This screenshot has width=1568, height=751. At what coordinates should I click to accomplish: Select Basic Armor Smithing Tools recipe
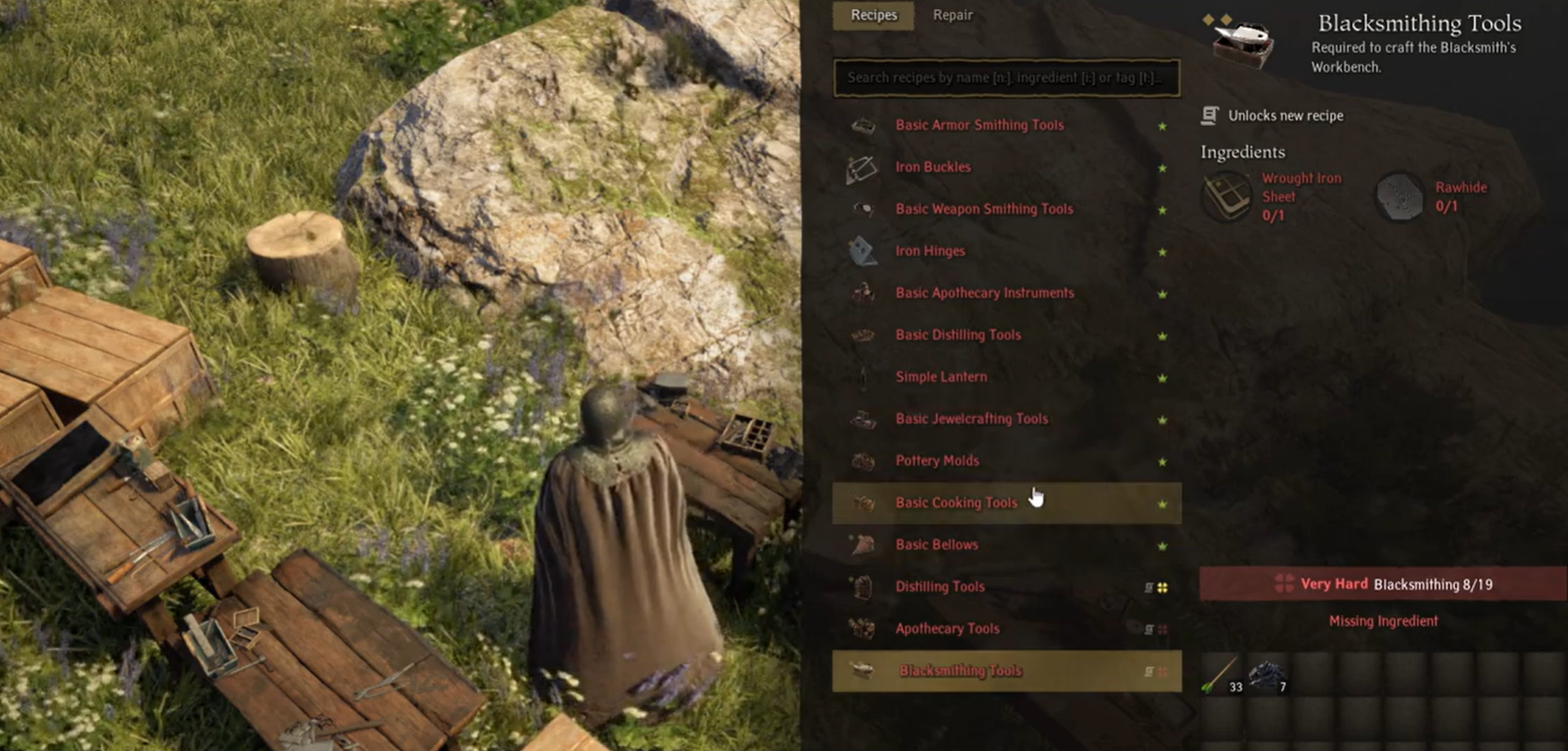coord(979,125)
